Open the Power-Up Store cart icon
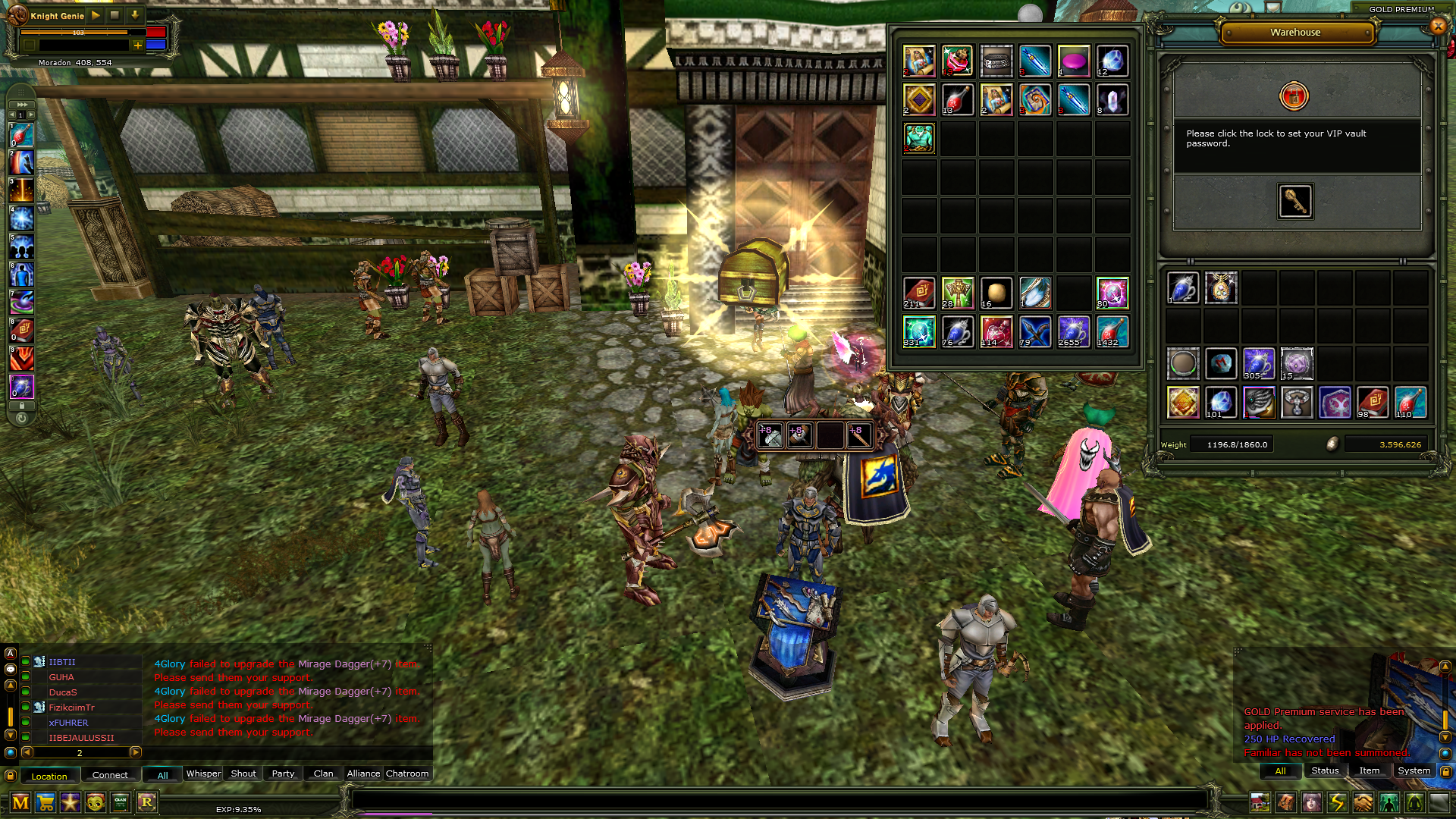 coord(46,802)
